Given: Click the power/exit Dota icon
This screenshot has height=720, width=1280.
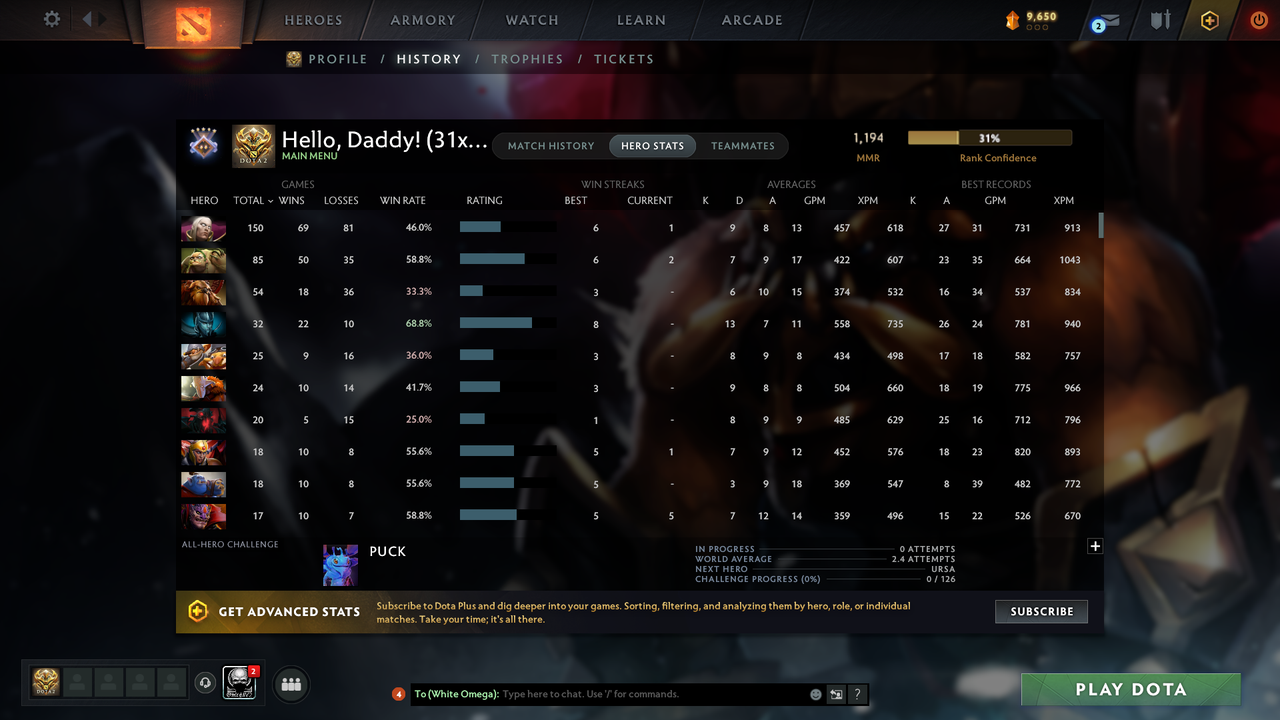Looking at the screenshot, I should [x=1258, y=19].
